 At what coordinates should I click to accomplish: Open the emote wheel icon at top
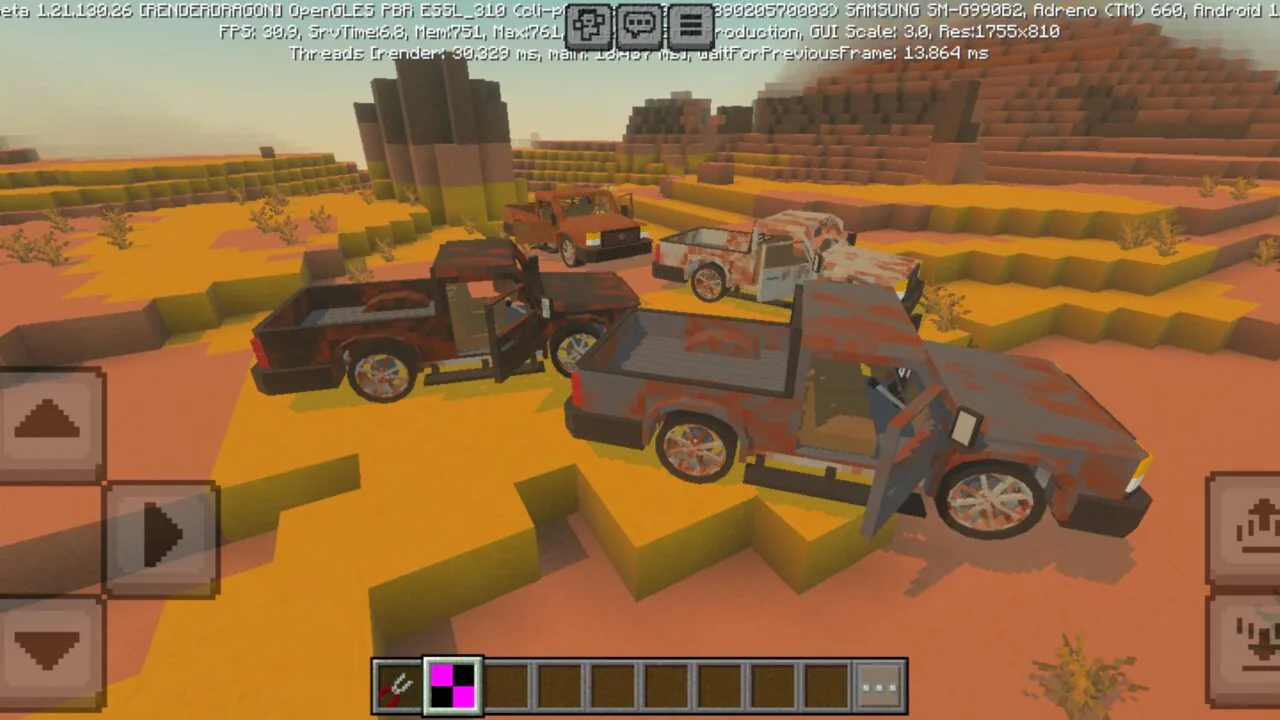(x=588, y=27)
